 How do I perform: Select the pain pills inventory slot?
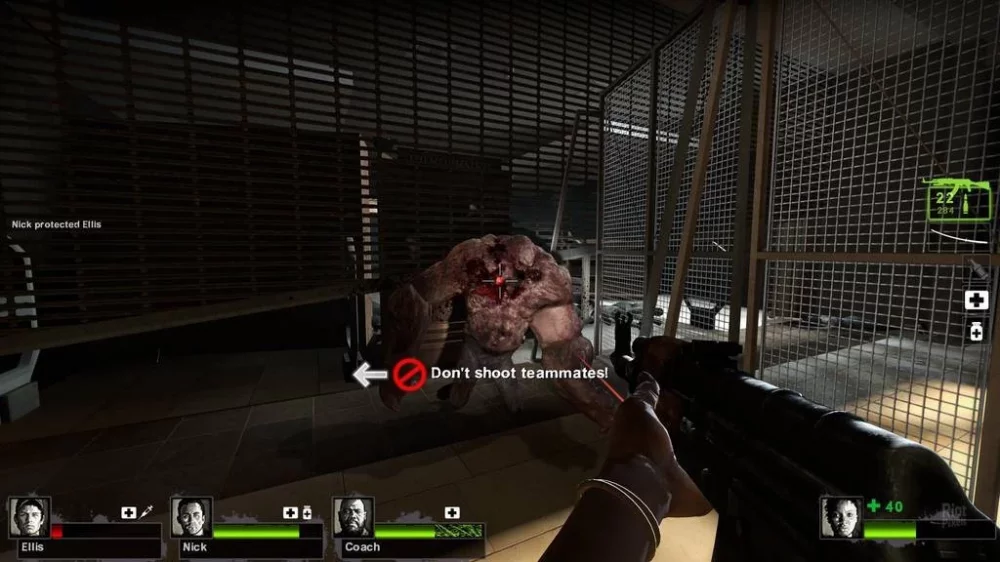pos(976,333)
